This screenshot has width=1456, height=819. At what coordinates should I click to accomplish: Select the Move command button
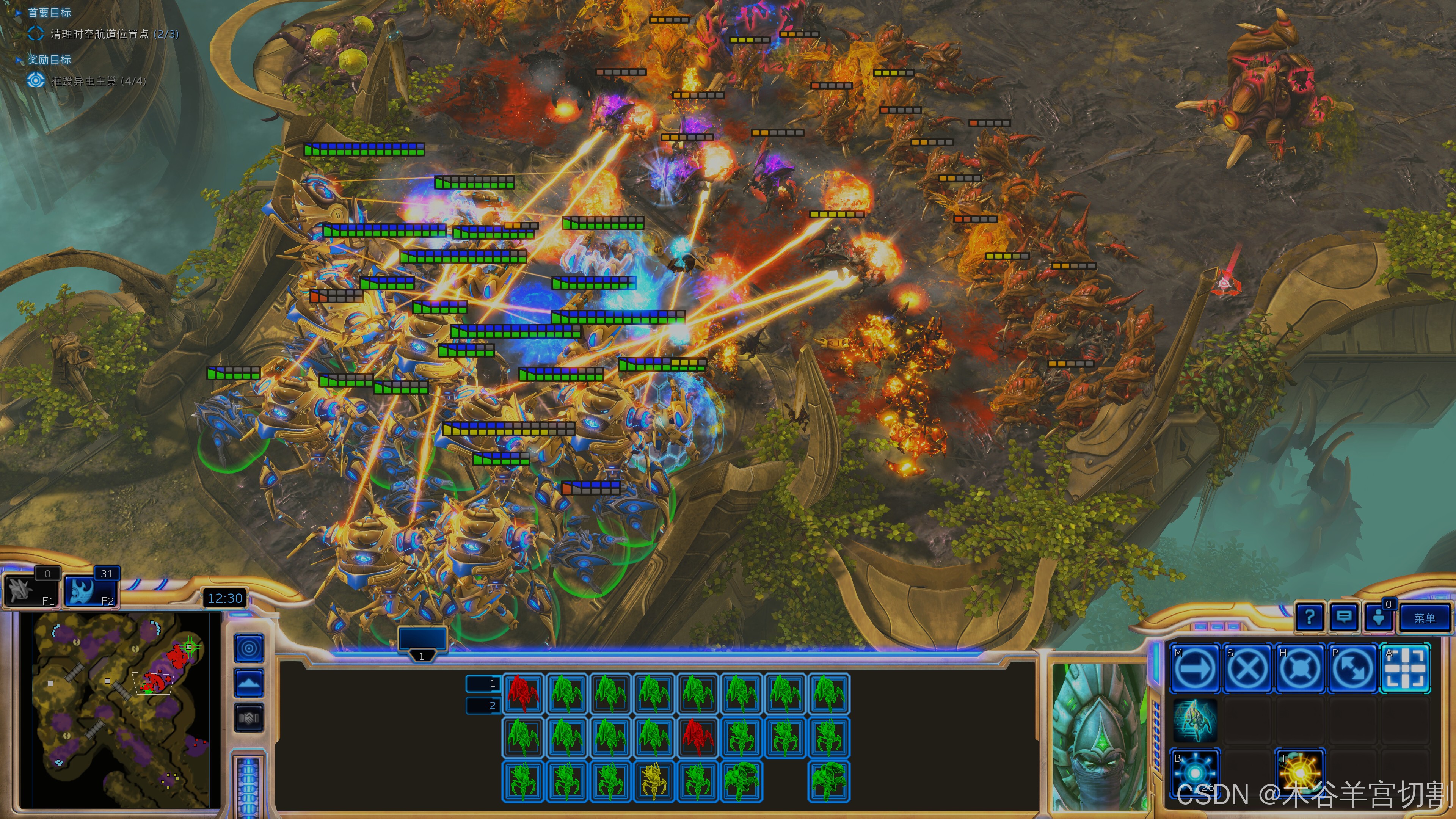1194,668
